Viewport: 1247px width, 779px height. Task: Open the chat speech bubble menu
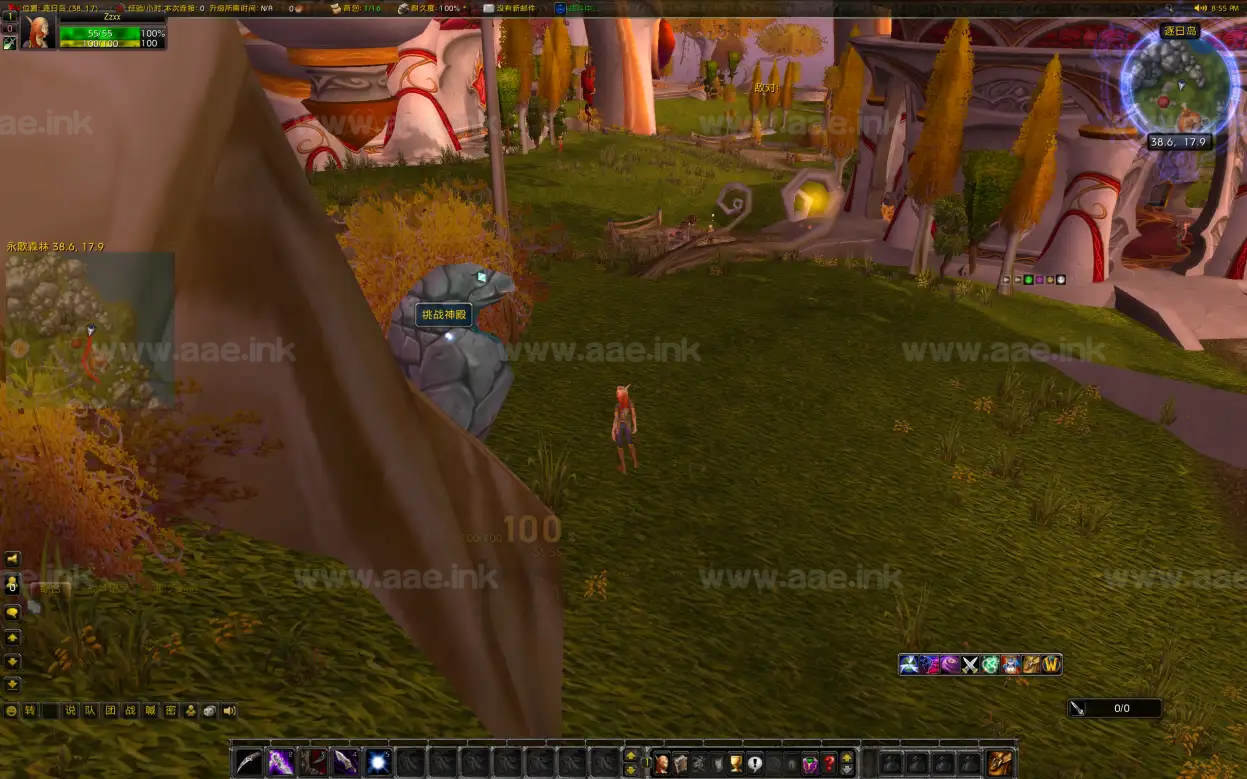[x=13, y=612]
